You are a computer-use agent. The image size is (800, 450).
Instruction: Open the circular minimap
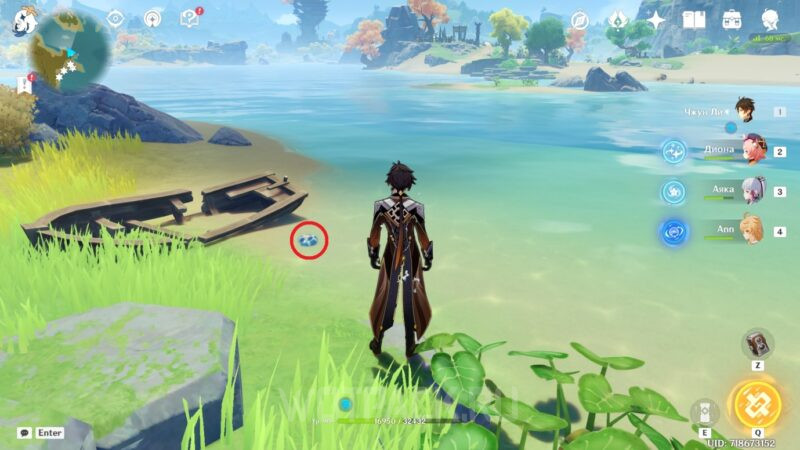(x=70, y=52)
